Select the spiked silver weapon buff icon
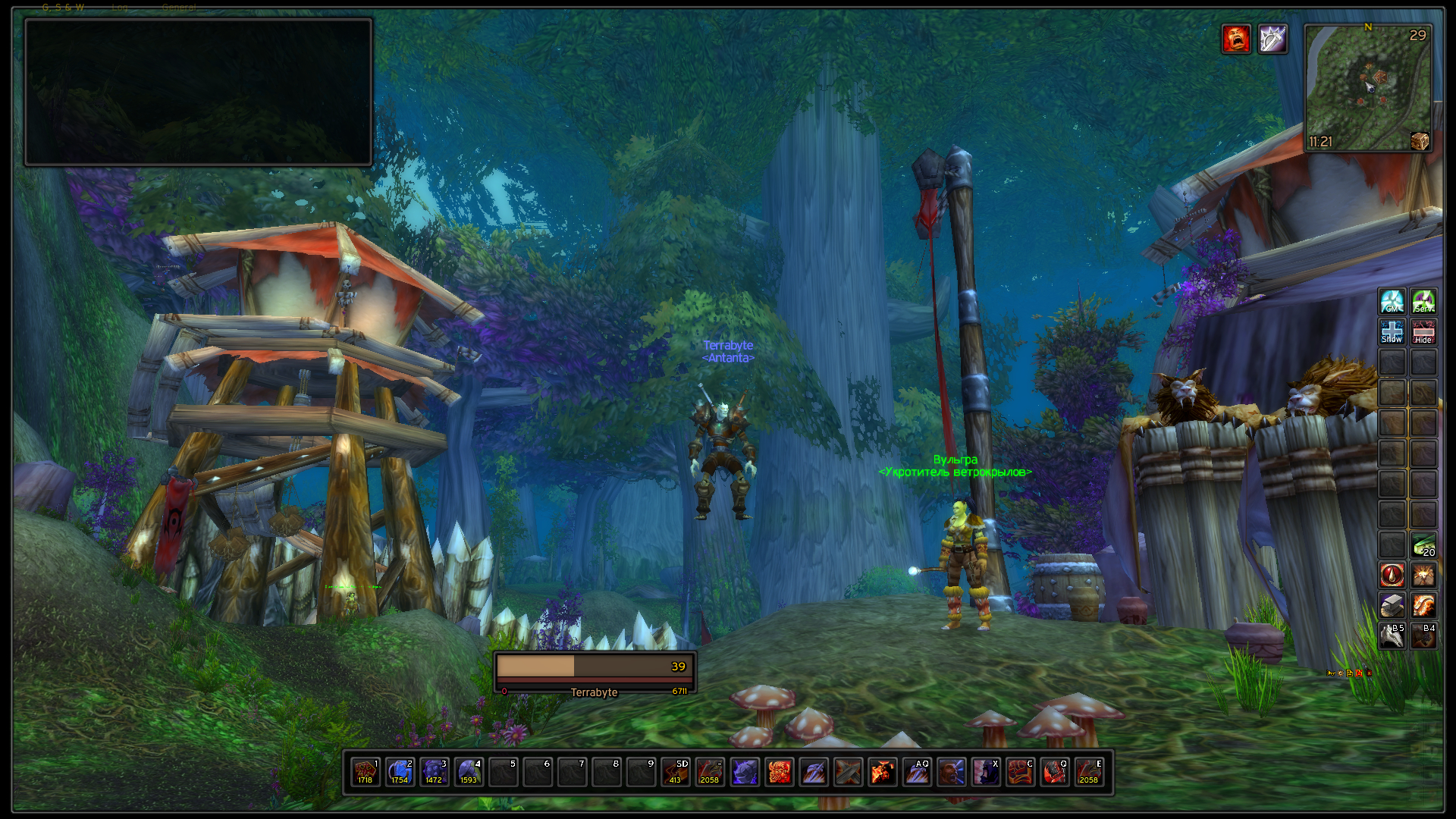This screenshot has width=1456, height=819. point(1272,39)
